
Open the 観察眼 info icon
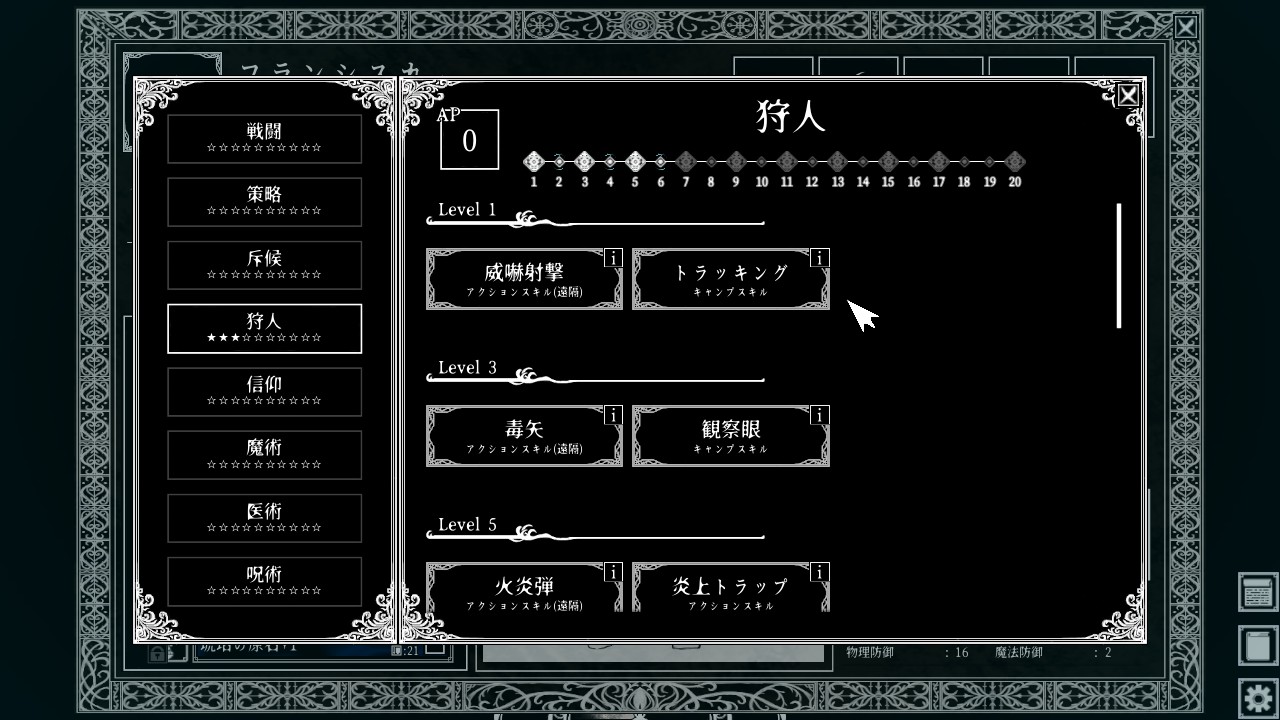(x=820, y=413)
